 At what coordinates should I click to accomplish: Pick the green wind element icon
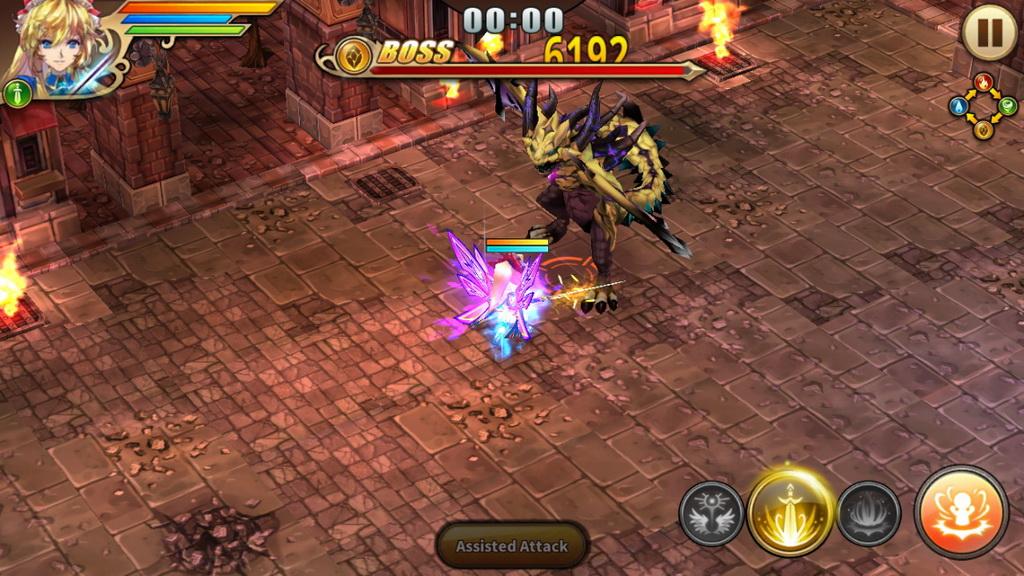tap(1007, 105)
